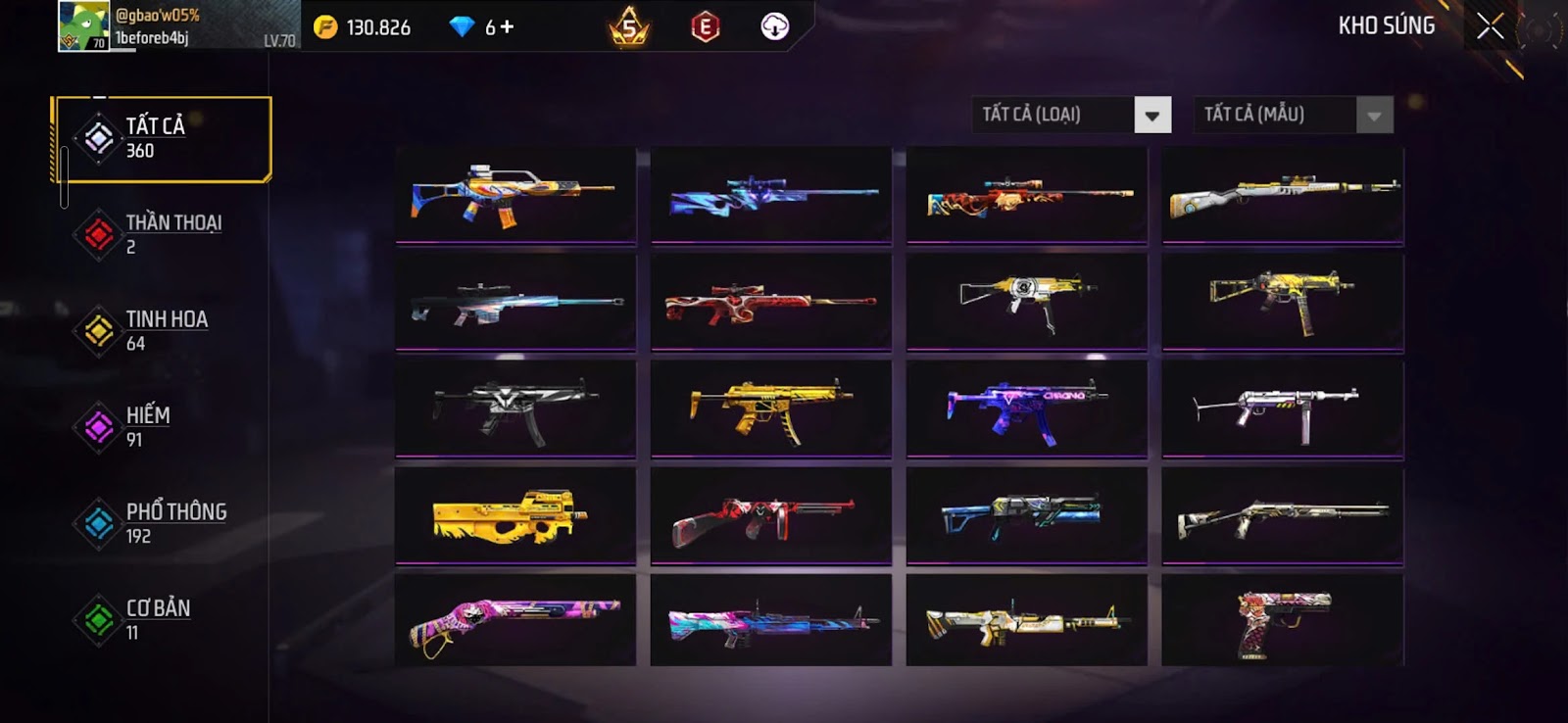Pick the pink and purple shotgun skin

pos(515,621)
